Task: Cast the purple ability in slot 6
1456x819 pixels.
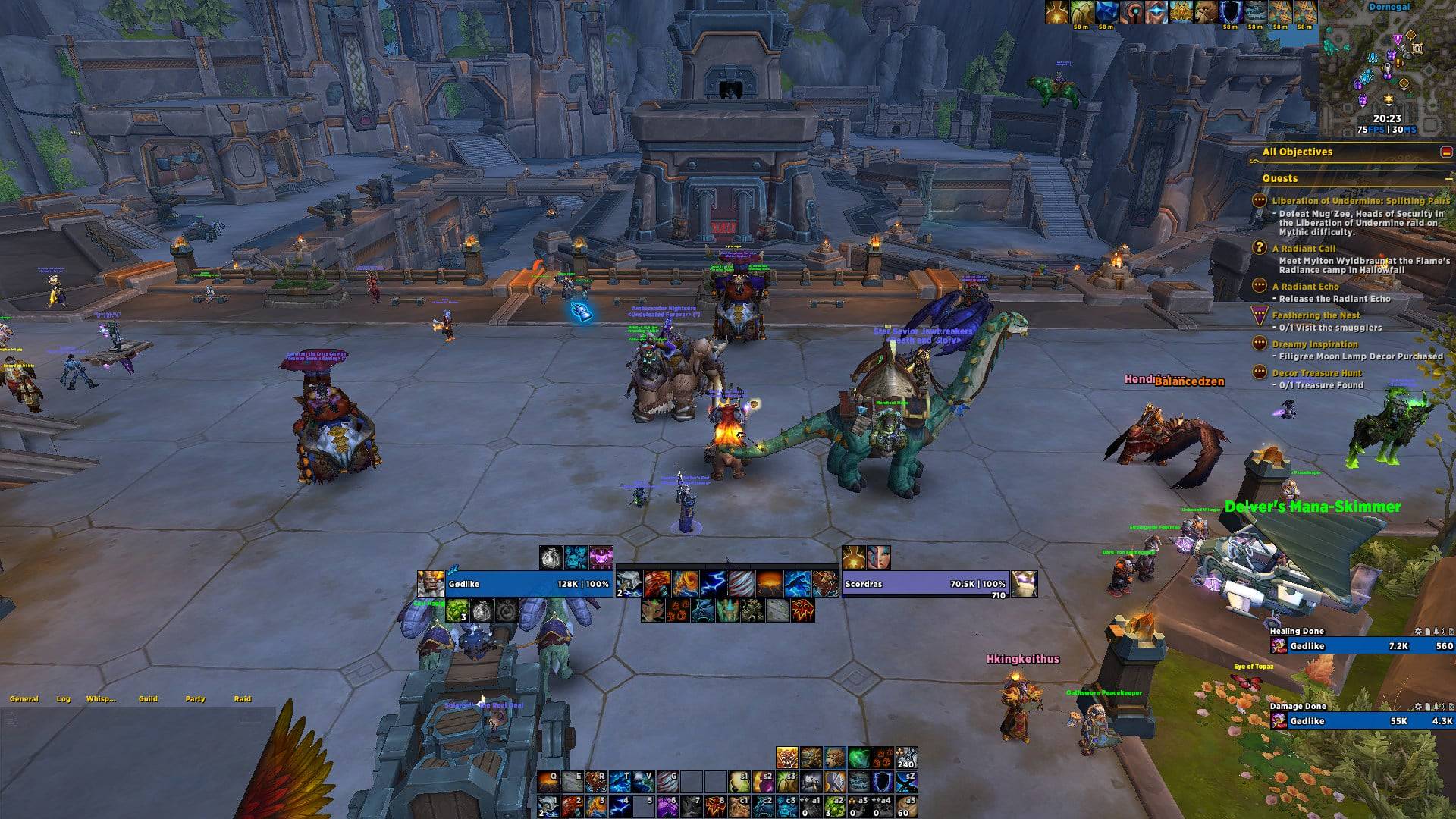Action: coord(667,805)
